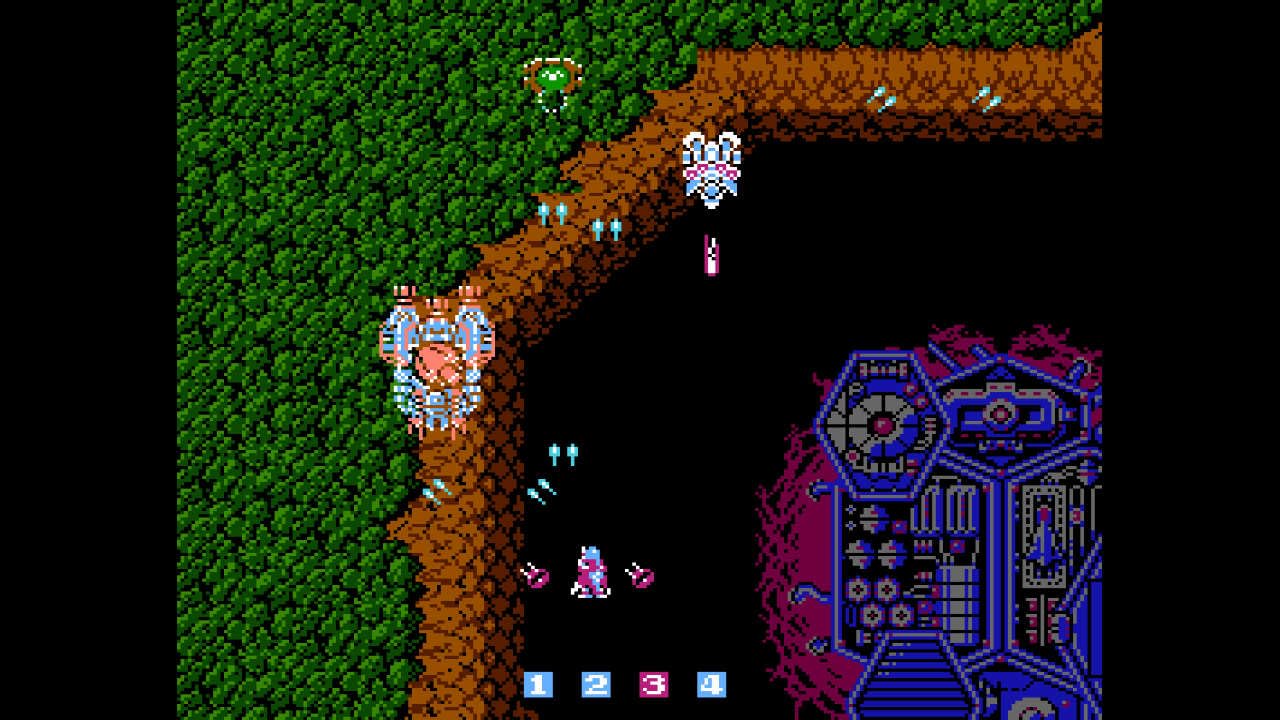Target the white winged enemy near the cliff
The image size is (1280, 720).
pyautogui.click(x=712, y=165)
